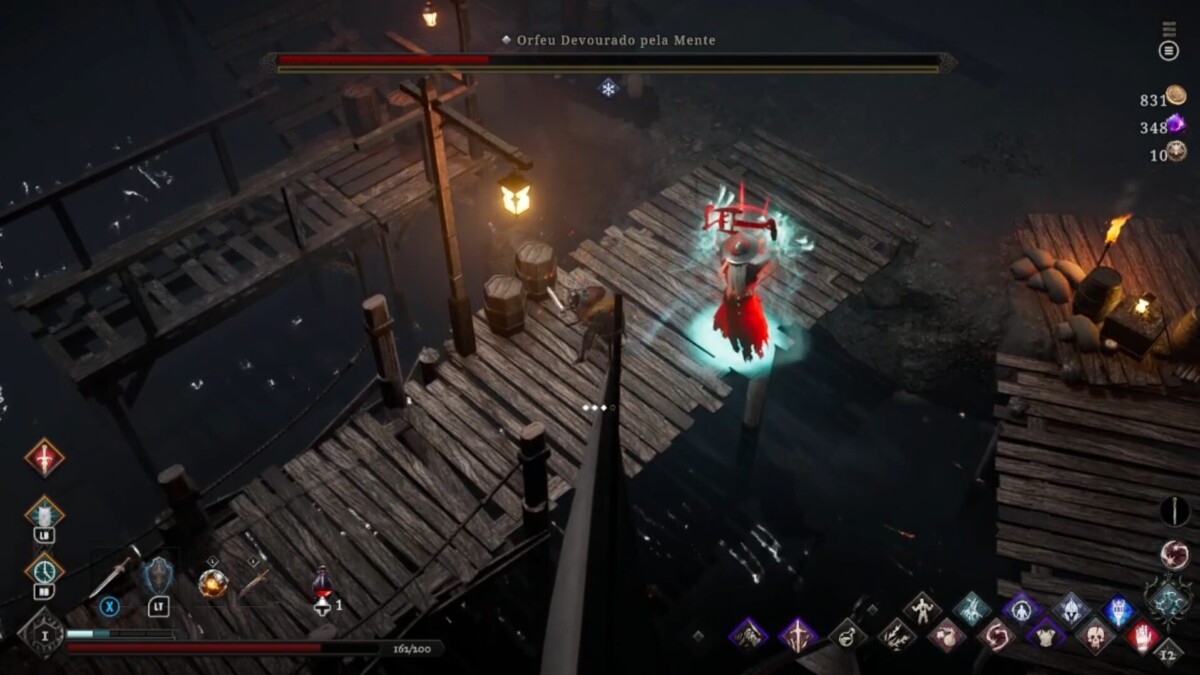Image resolution: width=1200 pixels, height=675 pixels.
Task: Inspect the chest armor buff icon
Action: [1046, 634]
